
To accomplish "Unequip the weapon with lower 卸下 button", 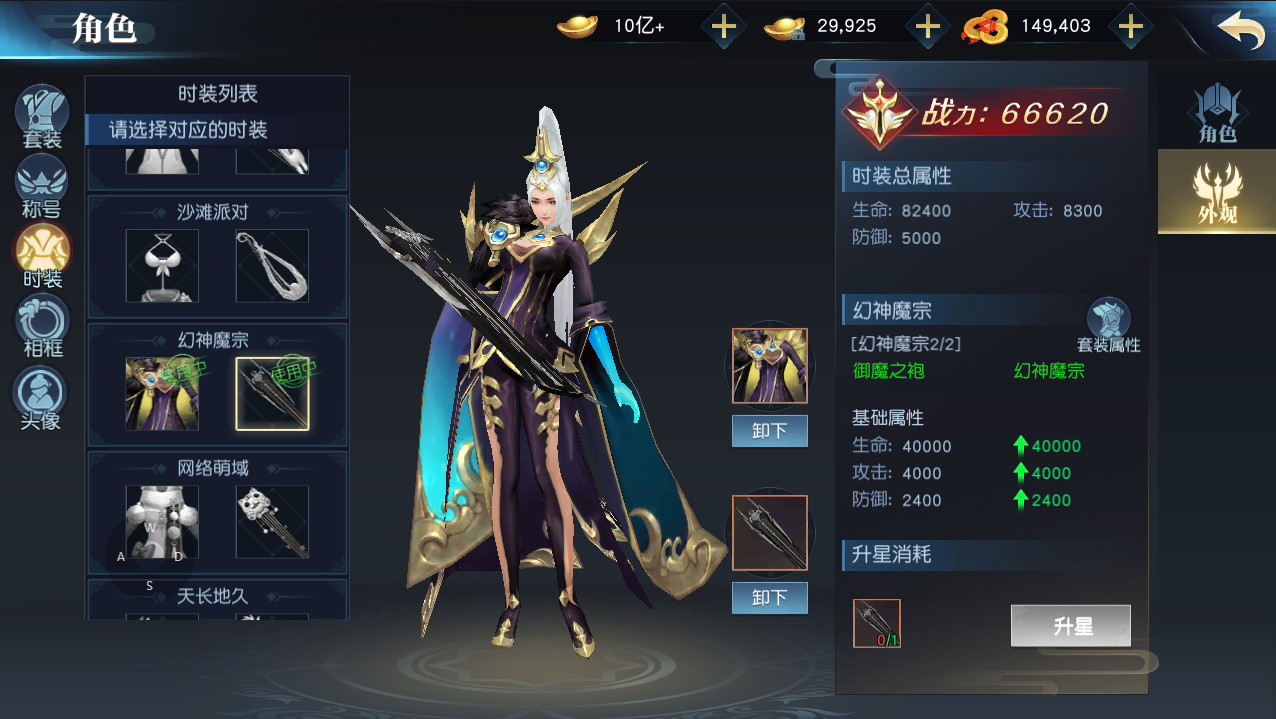I will click(769, 598).
